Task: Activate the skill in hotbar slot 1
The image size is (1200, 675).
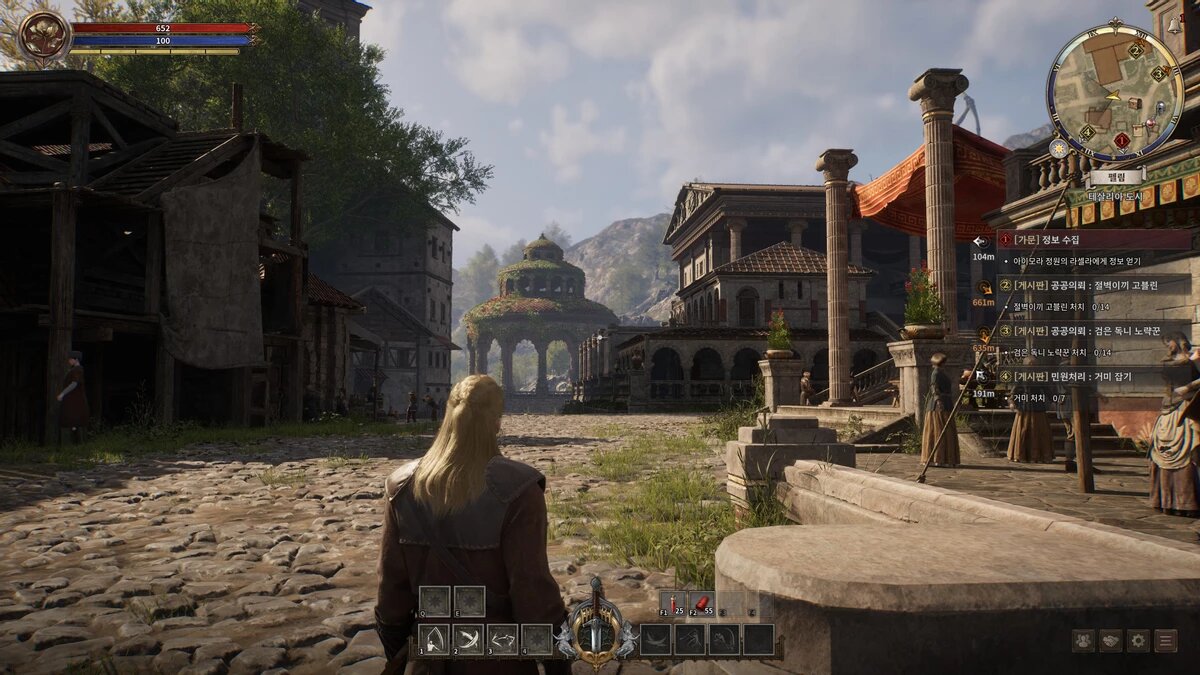Action: (x=434, y=640)
